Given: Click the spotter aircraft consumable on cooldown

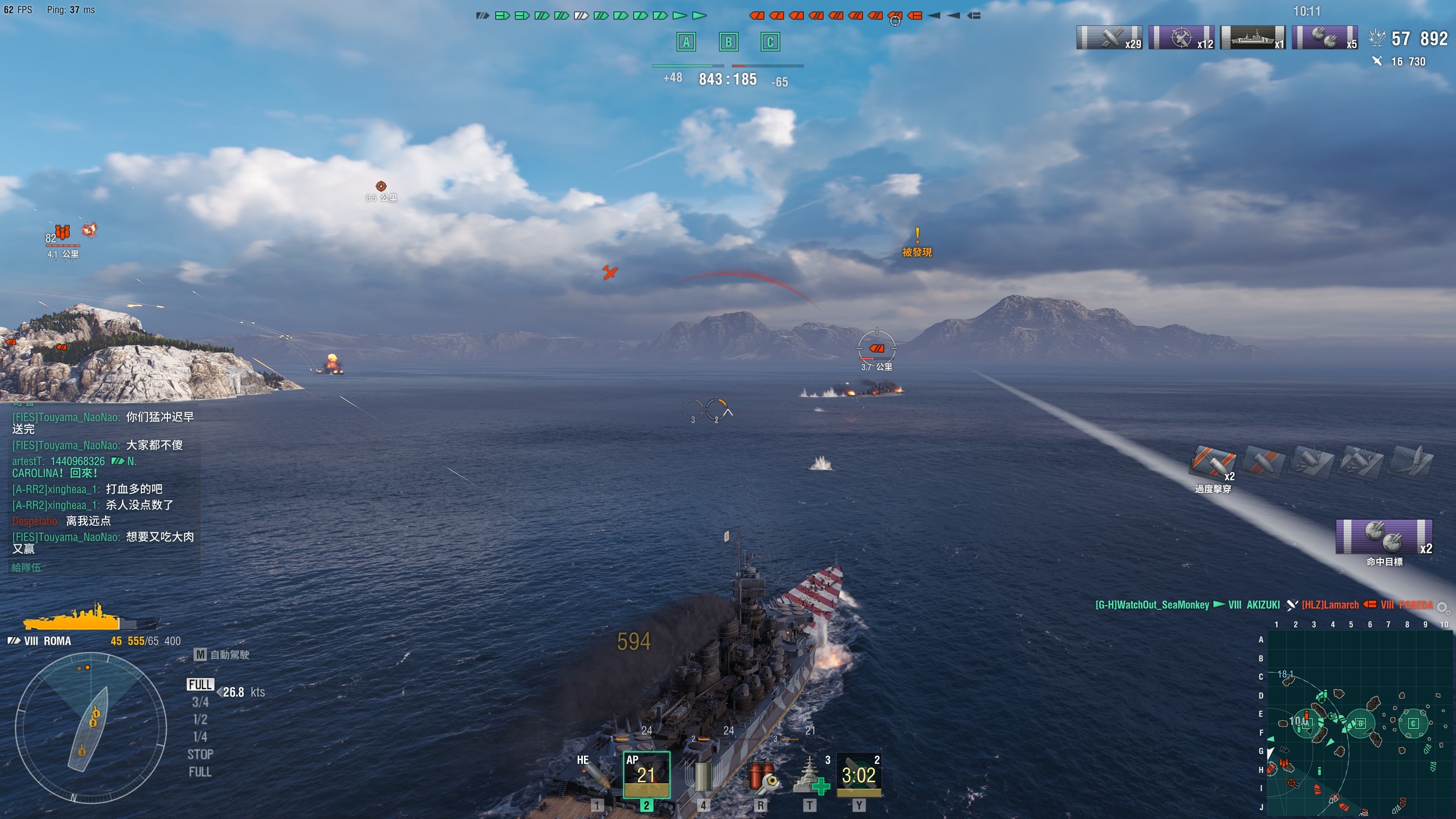Looking at the screenshot, I should click(859, 775).
